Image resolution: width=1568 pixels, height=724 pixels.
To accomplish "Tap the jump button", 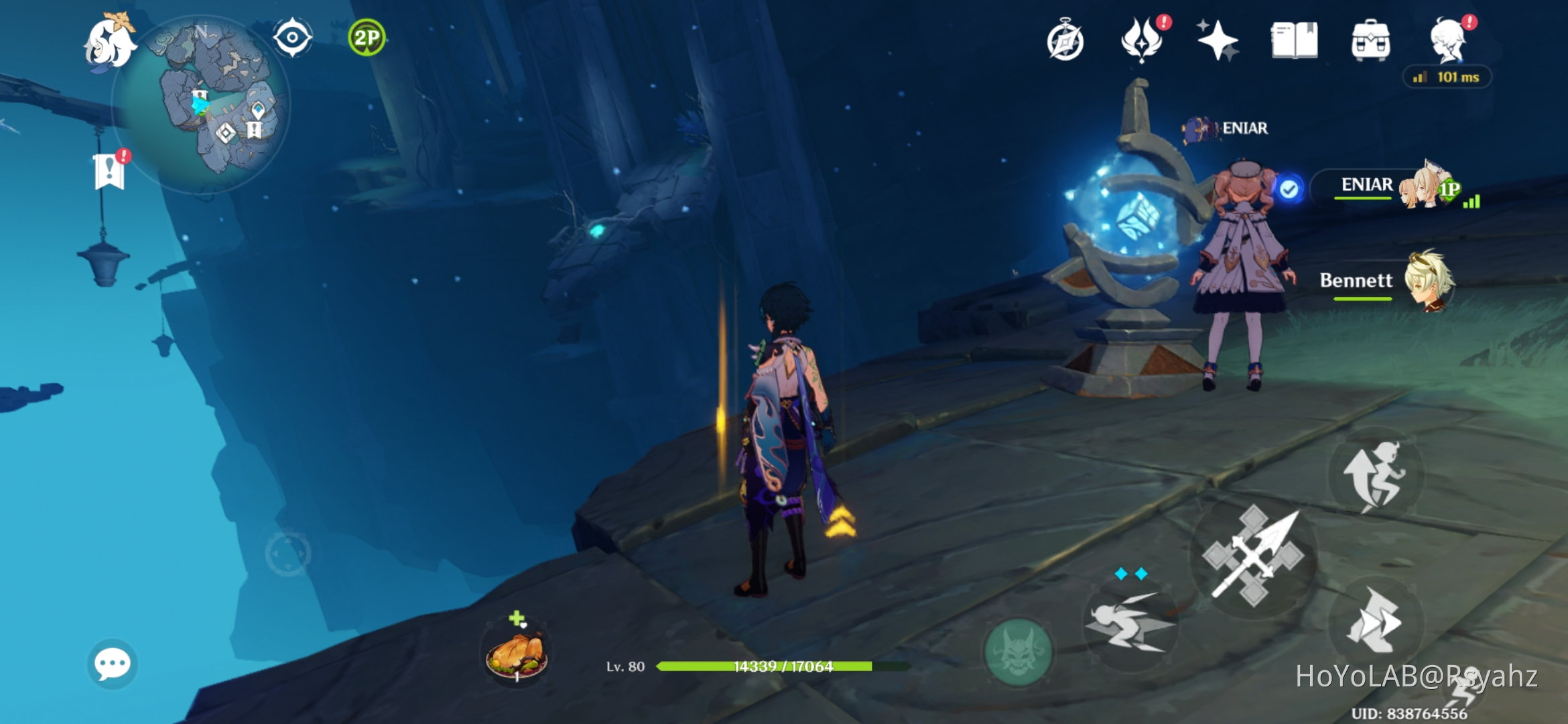I will 1376,474.
